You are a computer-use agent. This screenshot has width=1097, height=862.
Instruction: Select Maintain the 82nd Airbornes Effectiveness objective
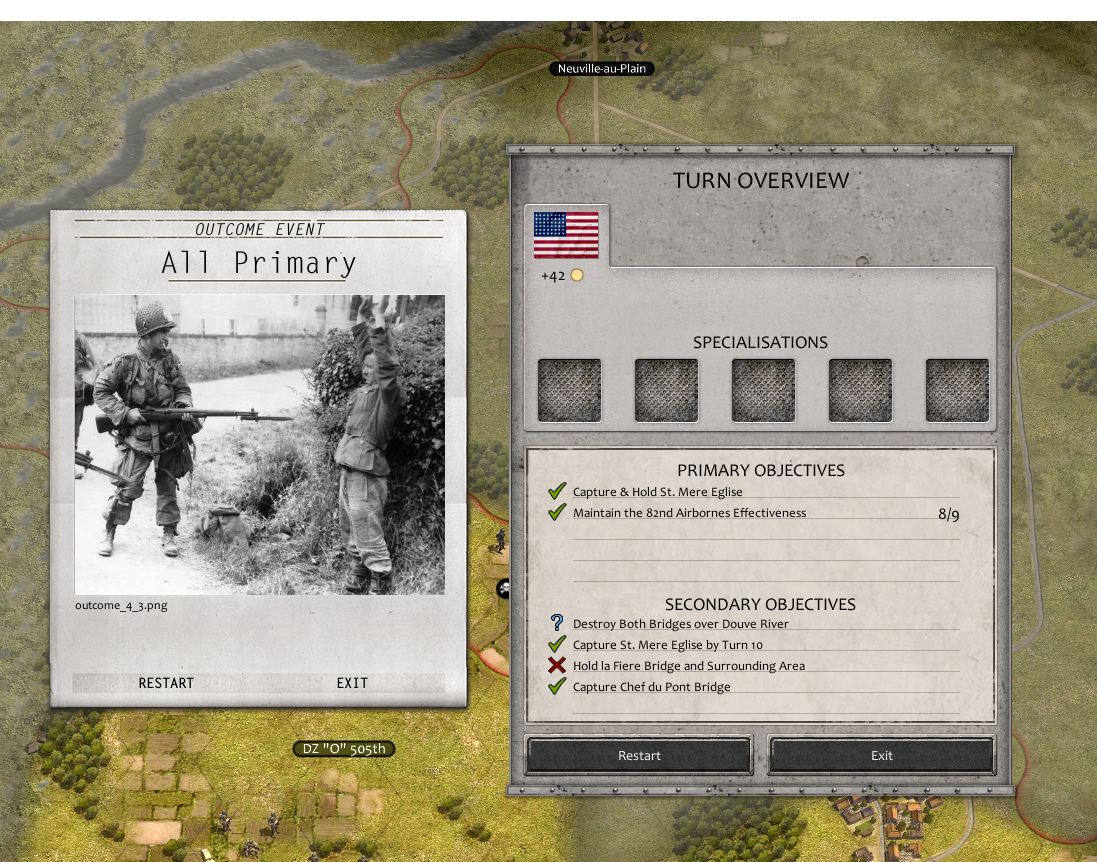[689, 513]
